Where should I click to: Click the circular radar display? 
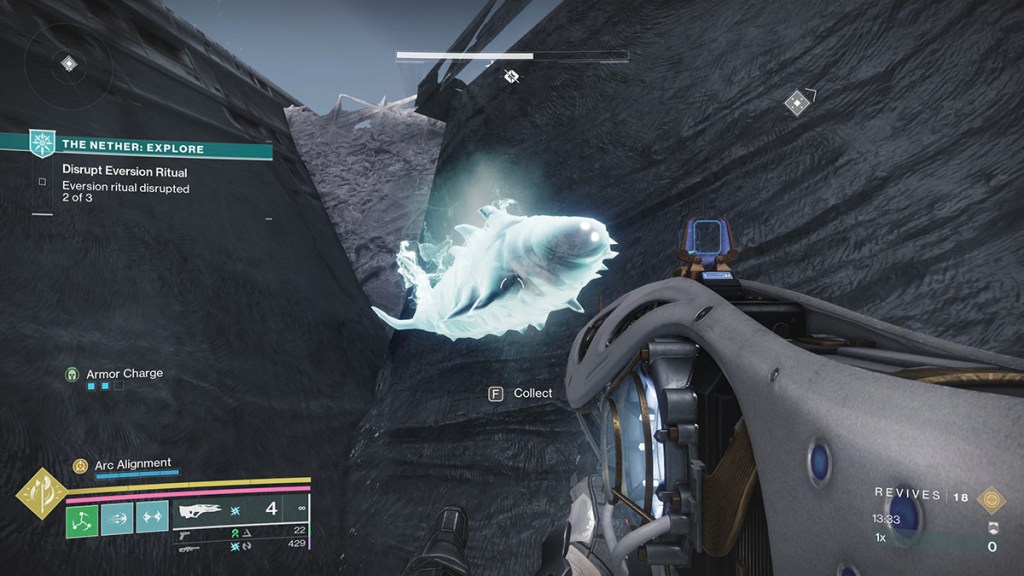68,64
